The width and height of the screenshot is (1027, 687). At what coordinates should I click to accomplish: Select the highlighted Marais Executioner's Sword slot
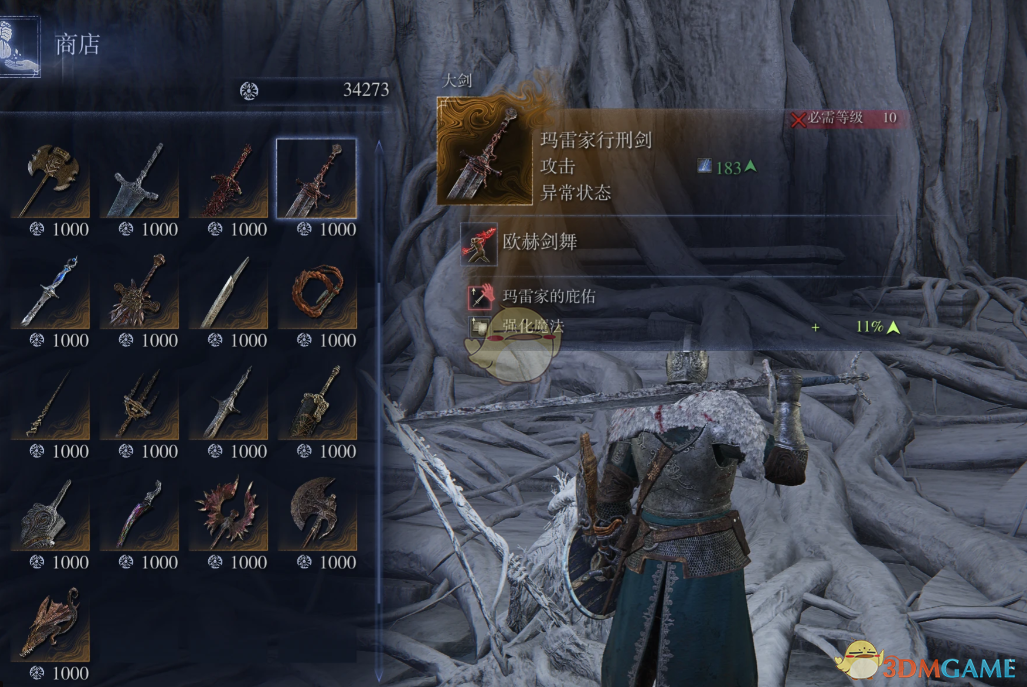pyautogui.click(x=316, y=180)
